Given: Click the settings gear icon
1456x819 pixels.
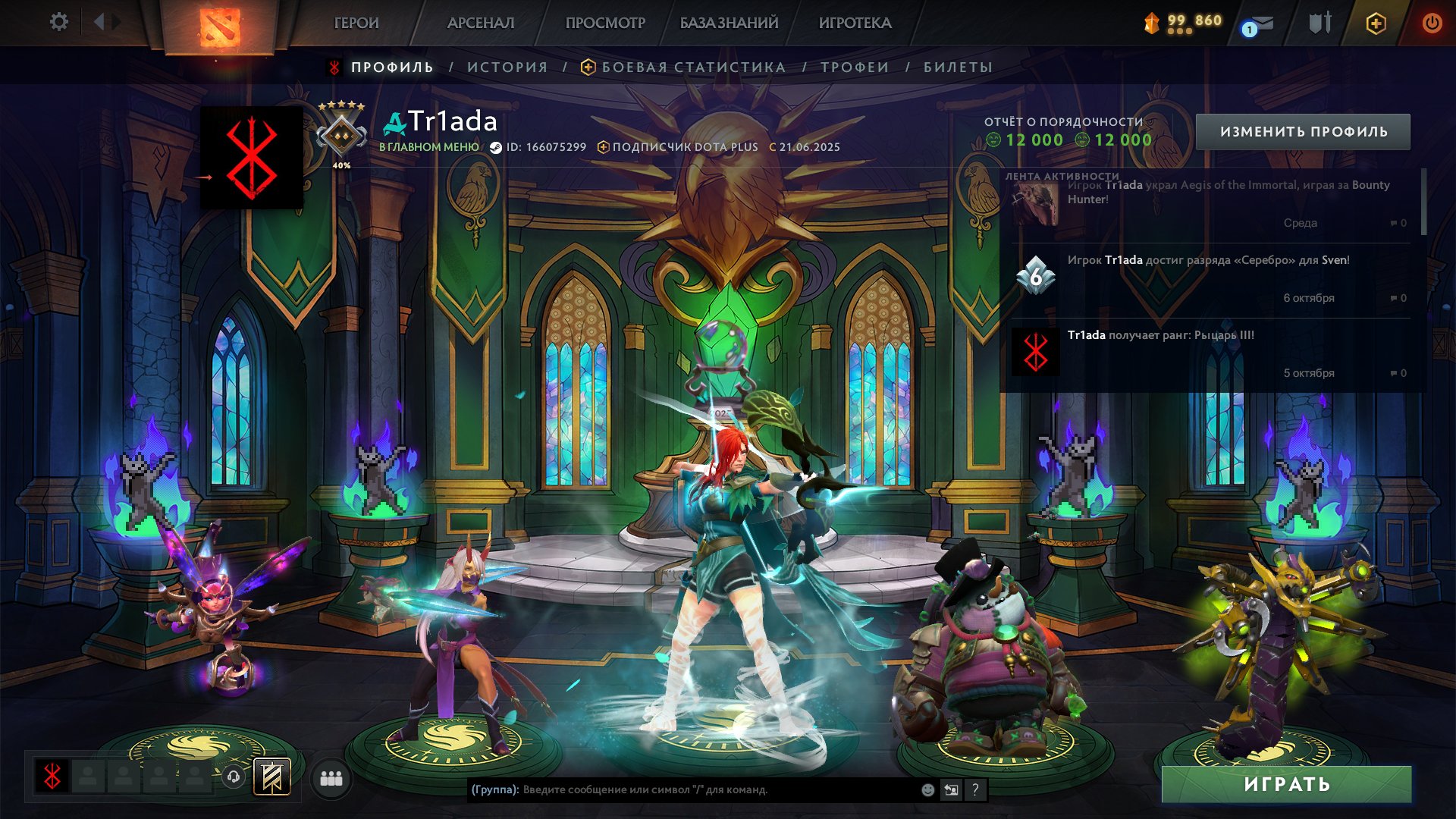Looking at the screenshot, I should pyautogui.click(x=57, y=23).
